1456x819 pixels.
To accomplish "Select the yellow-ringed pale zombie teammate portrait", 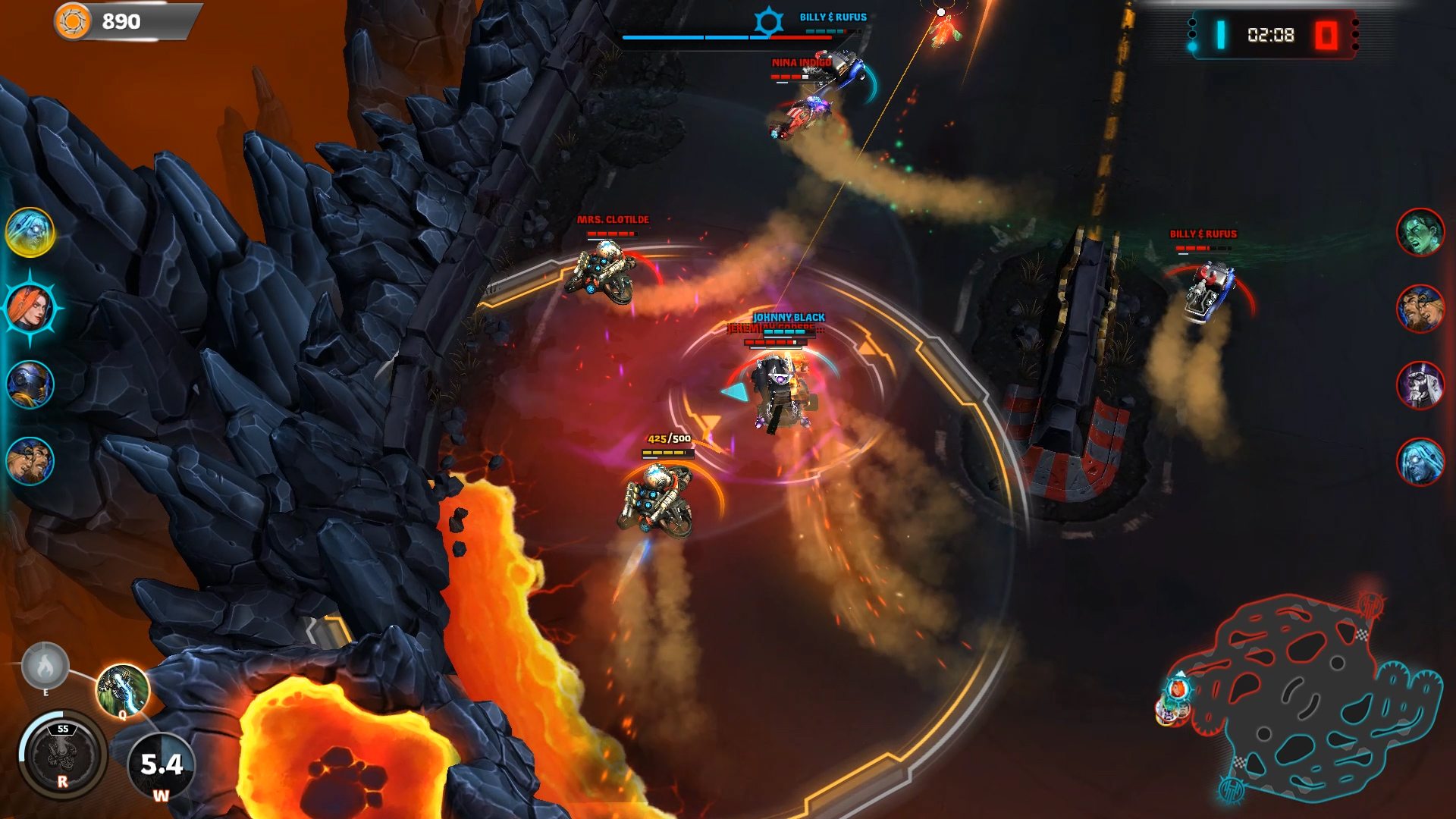I will pyautogui.click(x=30, y=232).
